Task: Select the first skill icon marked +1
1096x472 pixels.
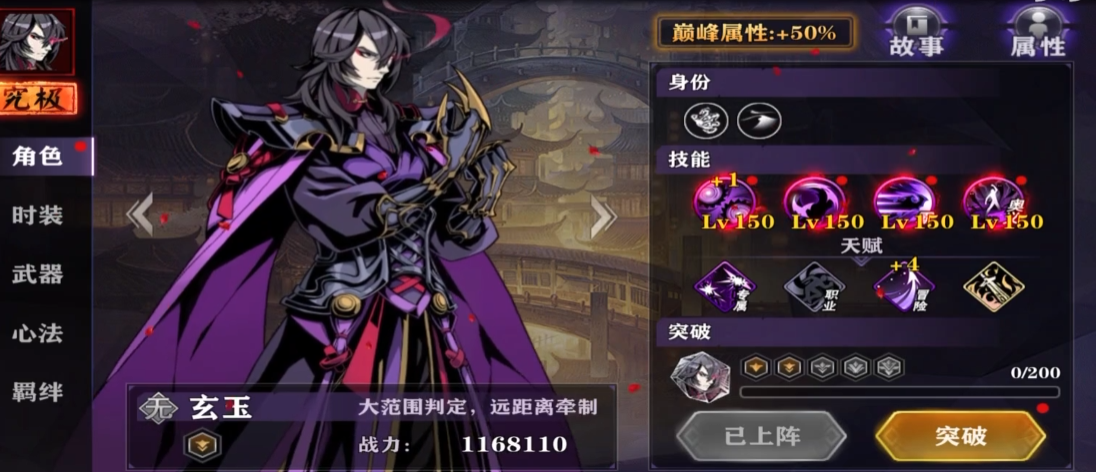Action: point(725,201)
